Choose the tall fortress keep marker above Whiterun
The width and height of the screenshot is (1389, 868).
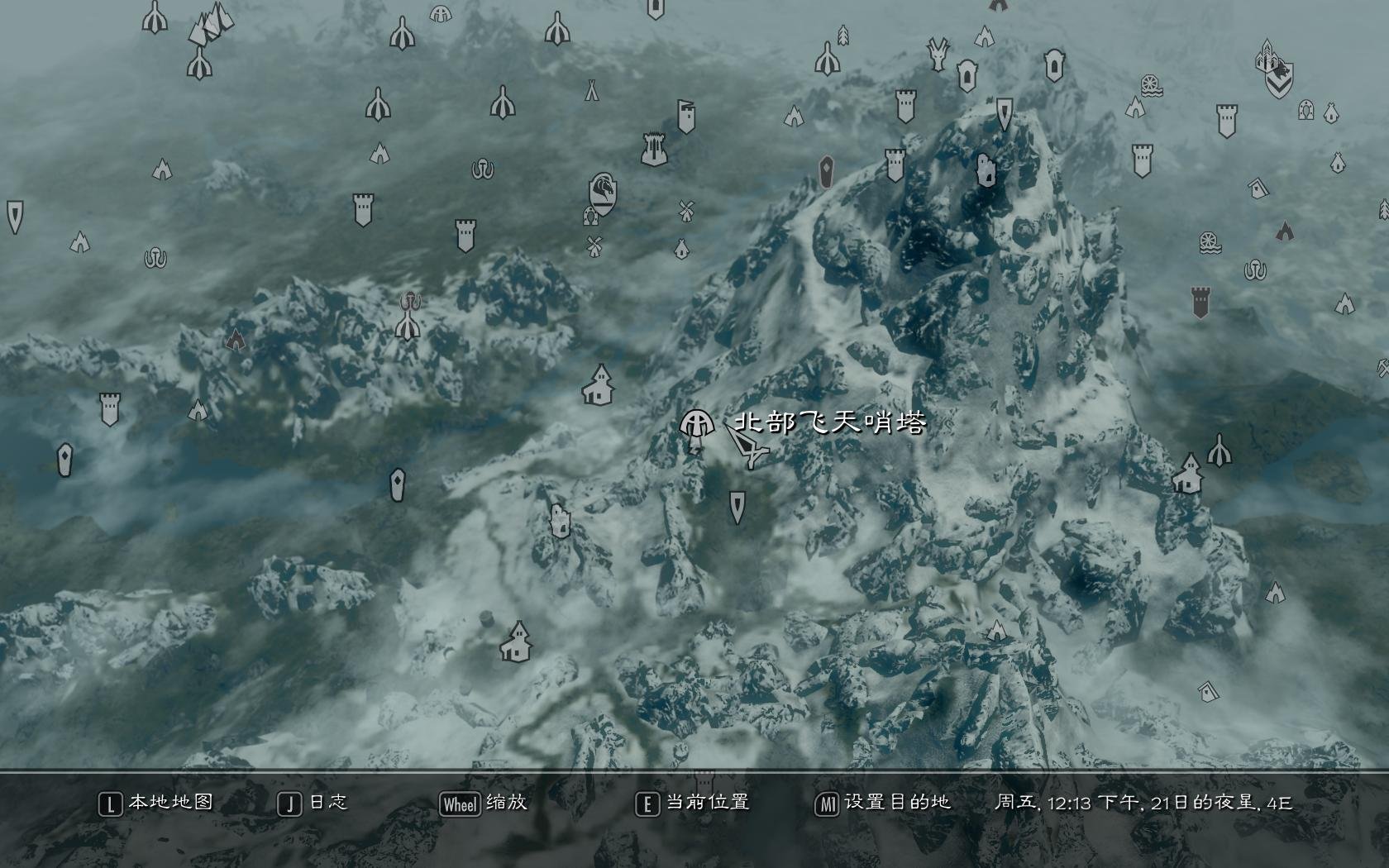[x=654, y=149]
